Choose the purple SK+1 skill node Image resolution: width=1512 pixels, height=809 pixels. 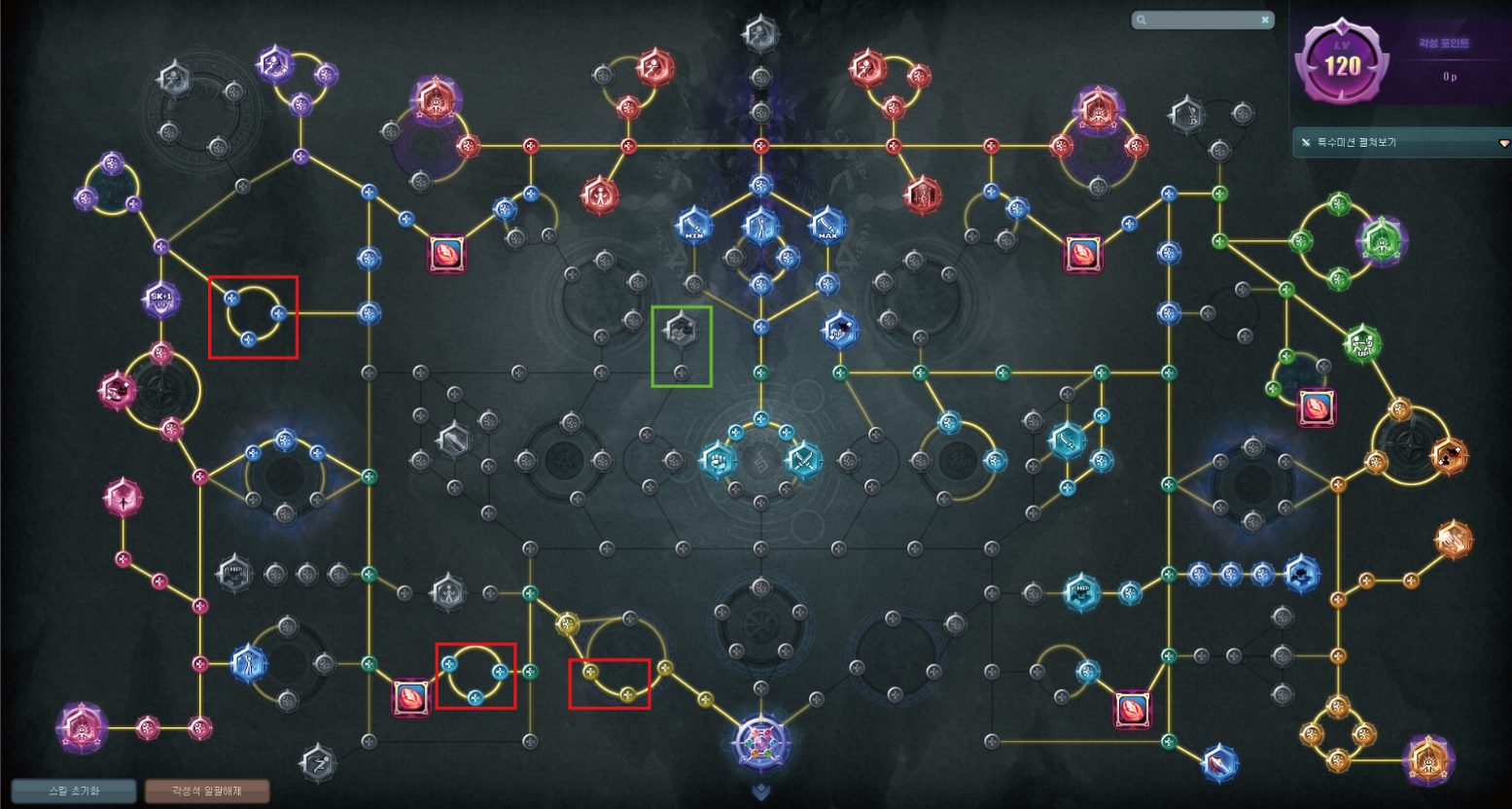click(161, 299)
